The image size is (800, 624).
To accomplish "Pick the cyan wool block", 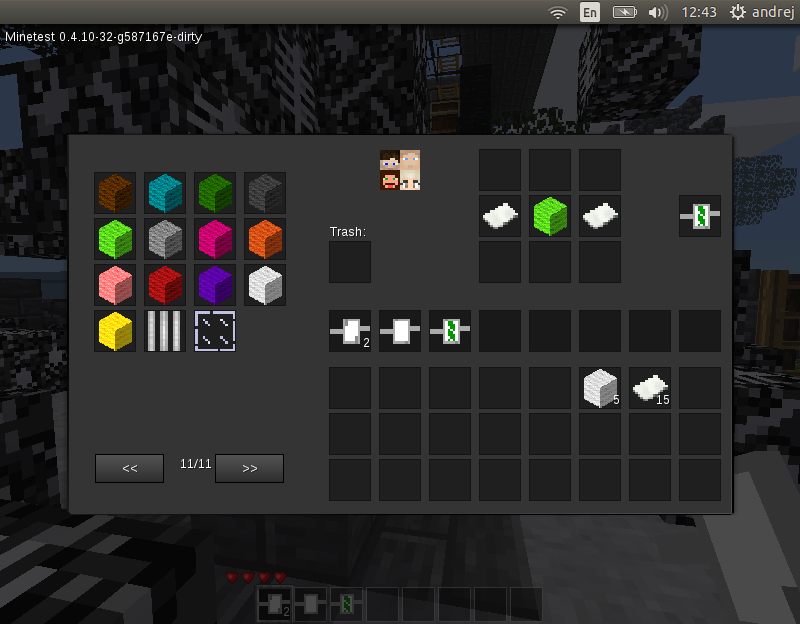I will pos(165,192).
